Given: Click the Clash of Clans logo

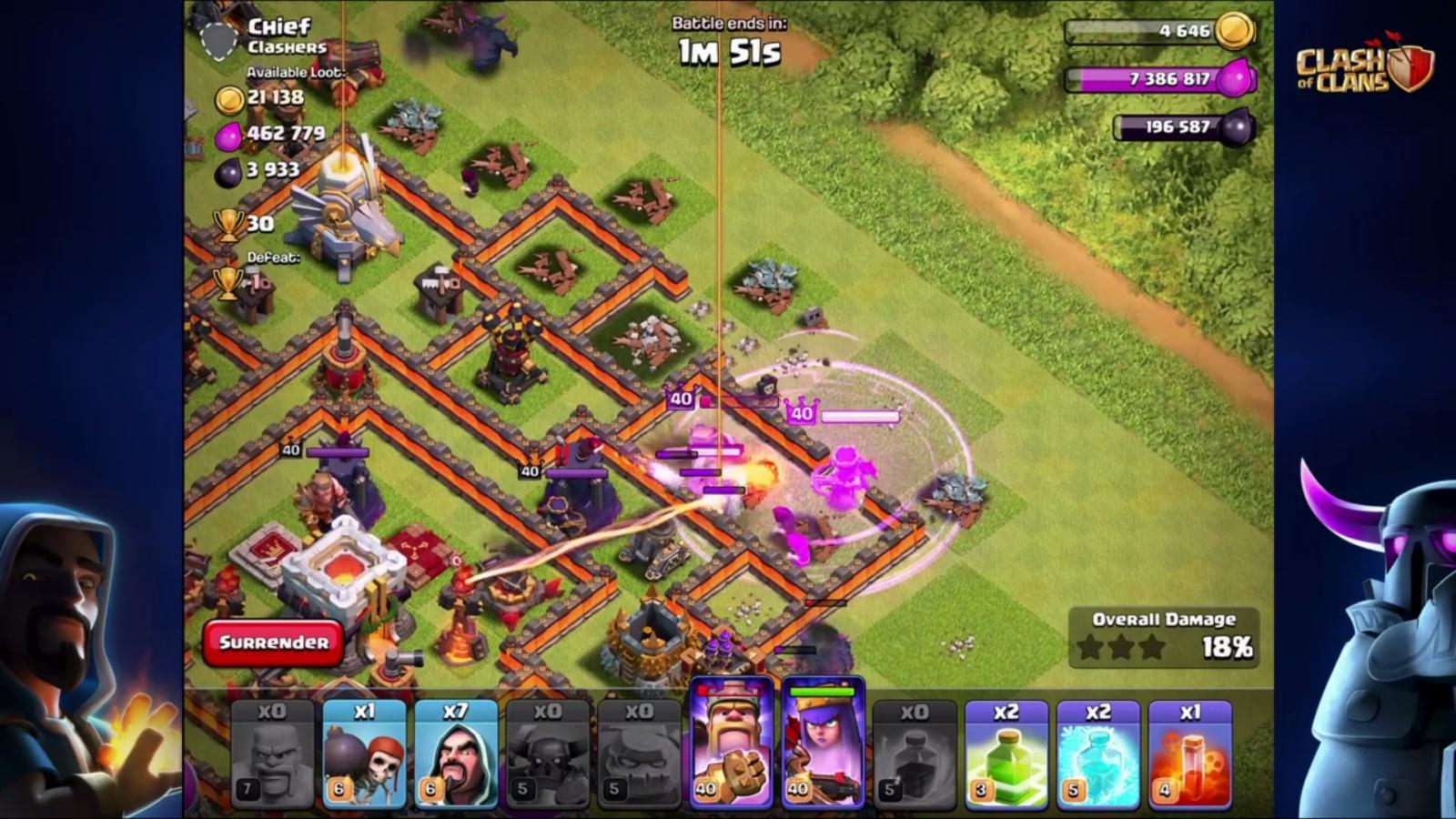Looking at the screenshot, I should 1363,66.
